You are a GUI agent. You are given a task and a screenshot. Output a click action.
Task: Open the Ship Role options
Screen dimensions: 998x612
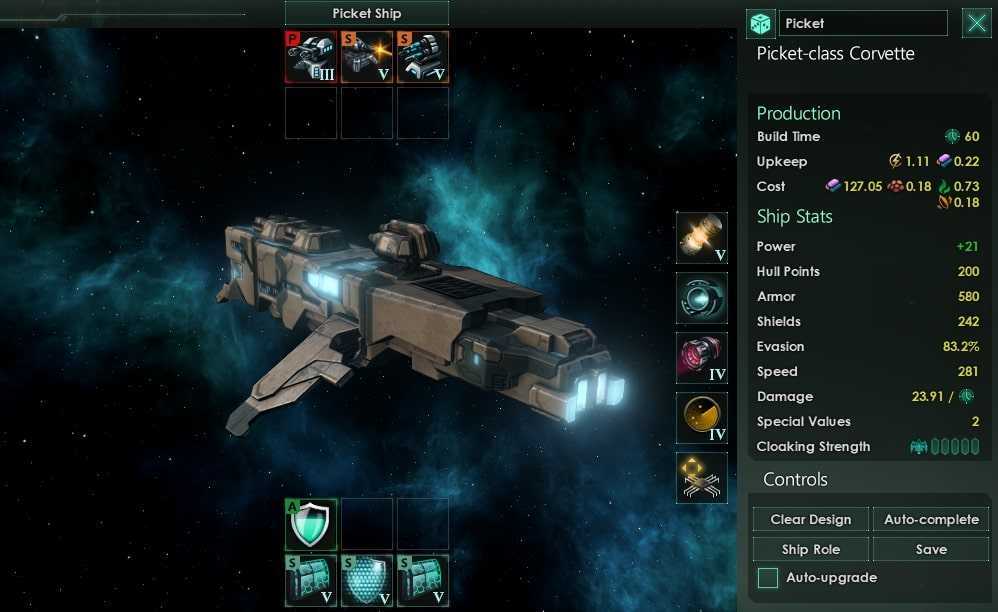pos(811,549)
